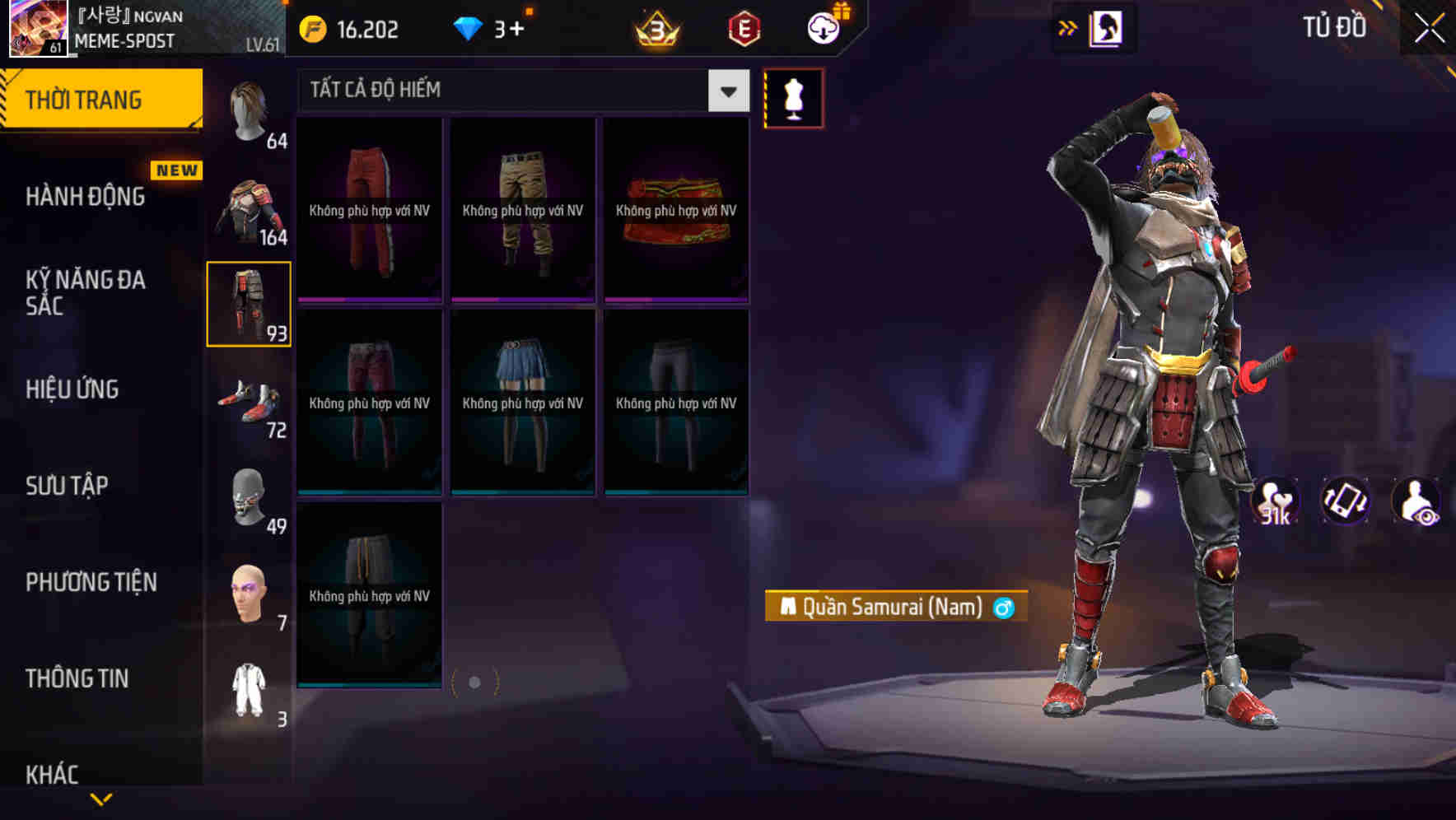The image size is (1456, 820).
Task: Open the crown rank 3 badge
Action: [x=655, y=28]
